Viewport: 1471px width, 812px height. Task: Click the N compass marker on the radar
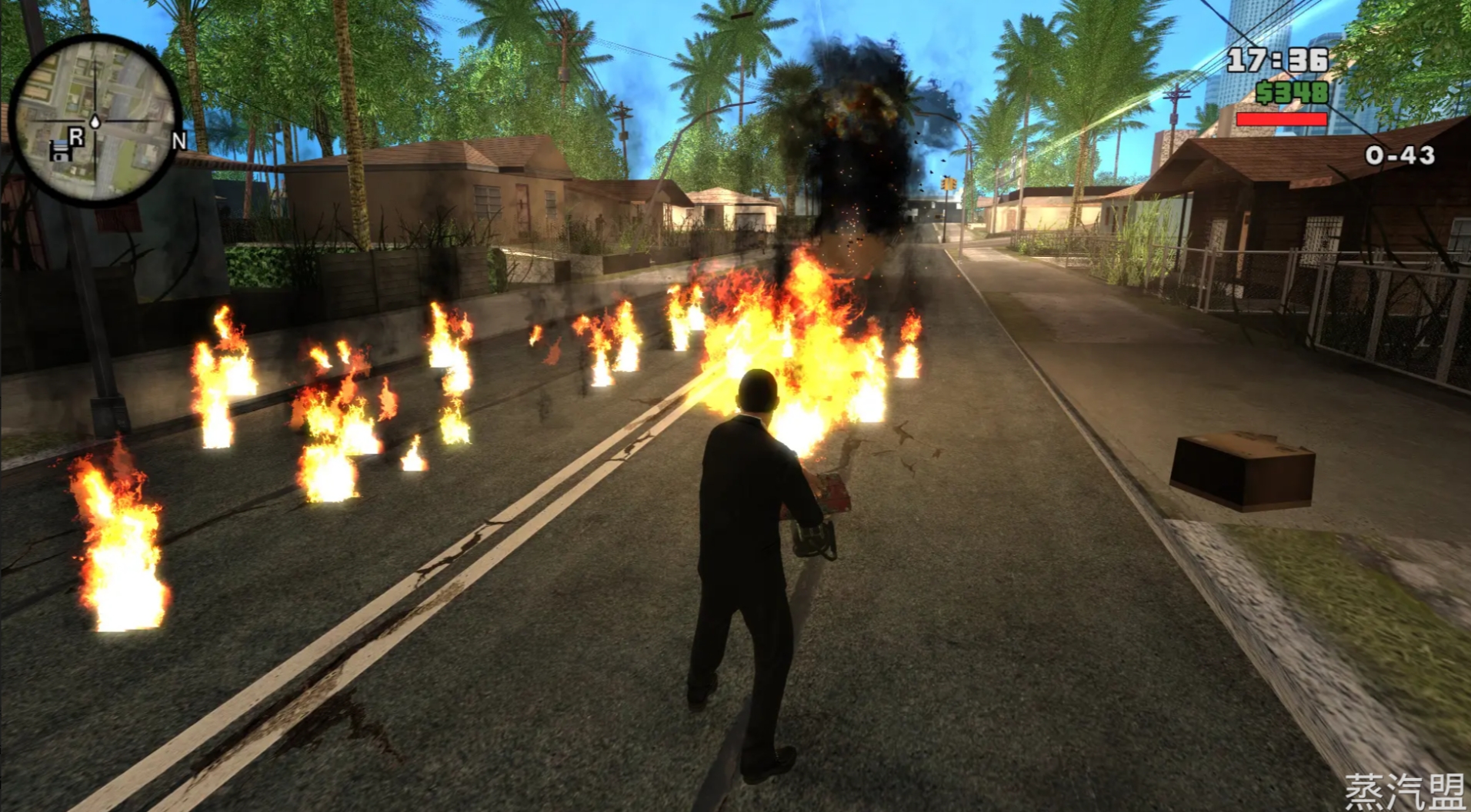coord(178,141)
